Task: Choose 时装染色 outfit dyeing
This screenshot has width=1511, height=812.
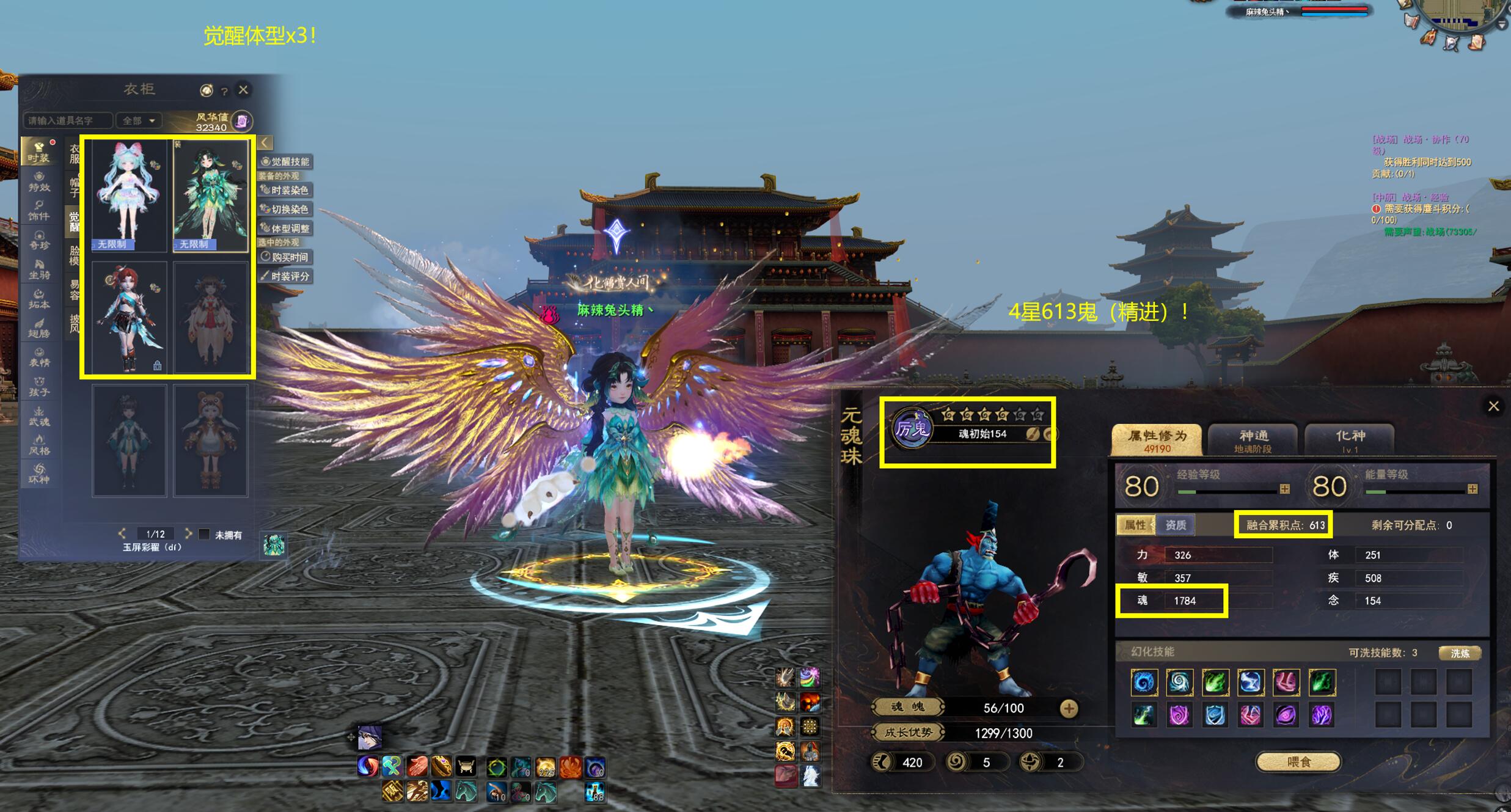Action: [x=285, y=190]
